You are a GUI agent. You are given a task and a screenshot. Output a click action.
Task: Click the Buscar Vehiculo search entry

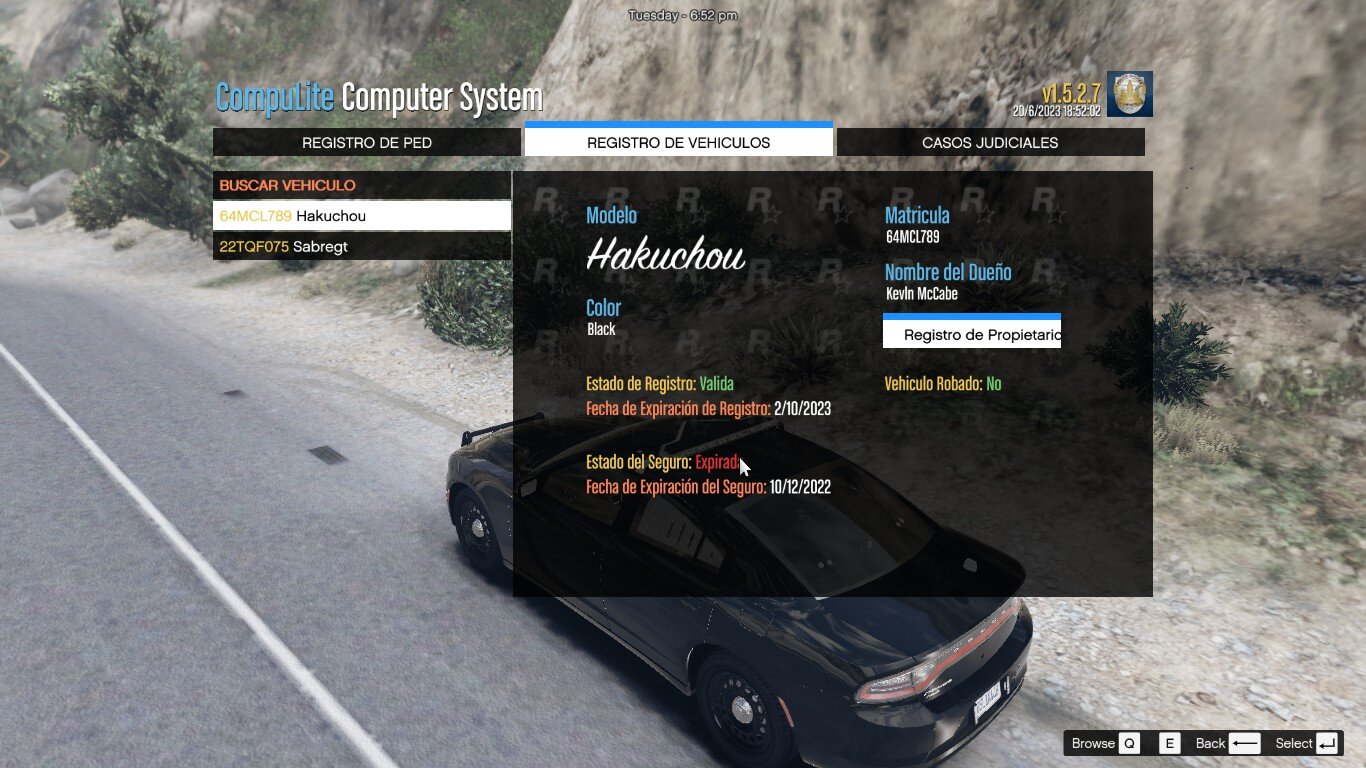coord(361,186)
